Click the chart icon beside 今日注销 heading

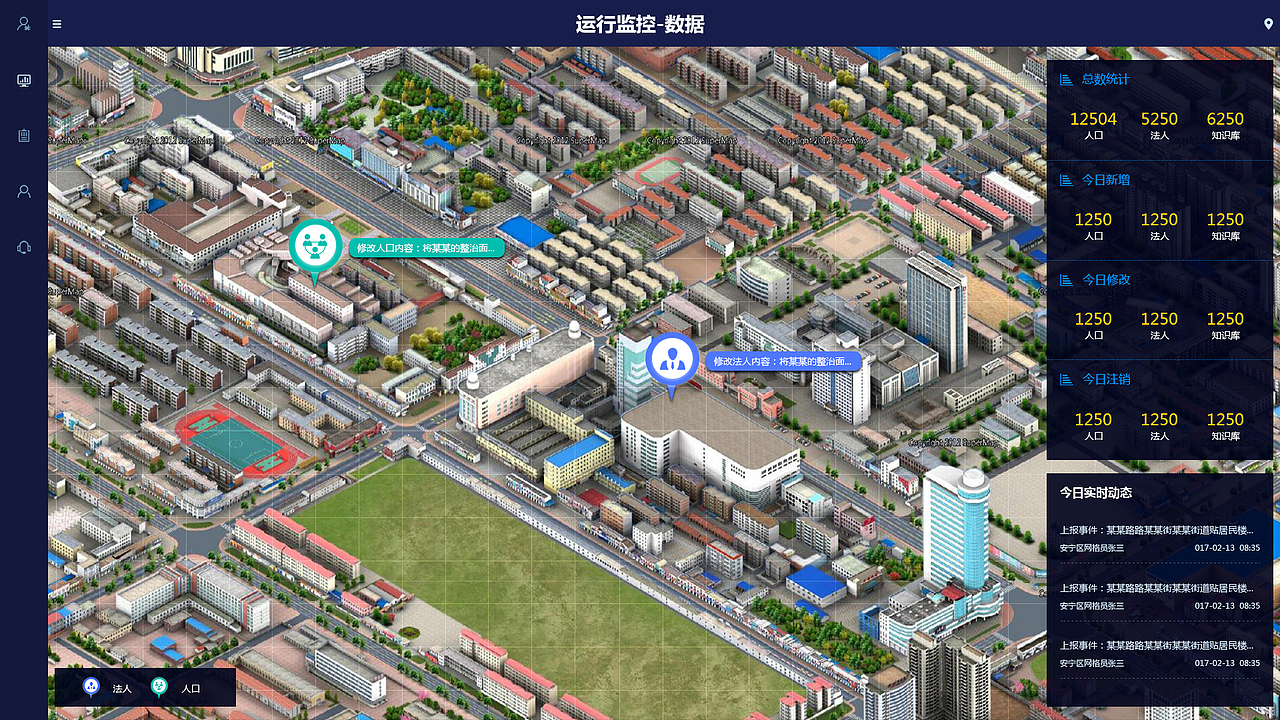click(1065, 379)
